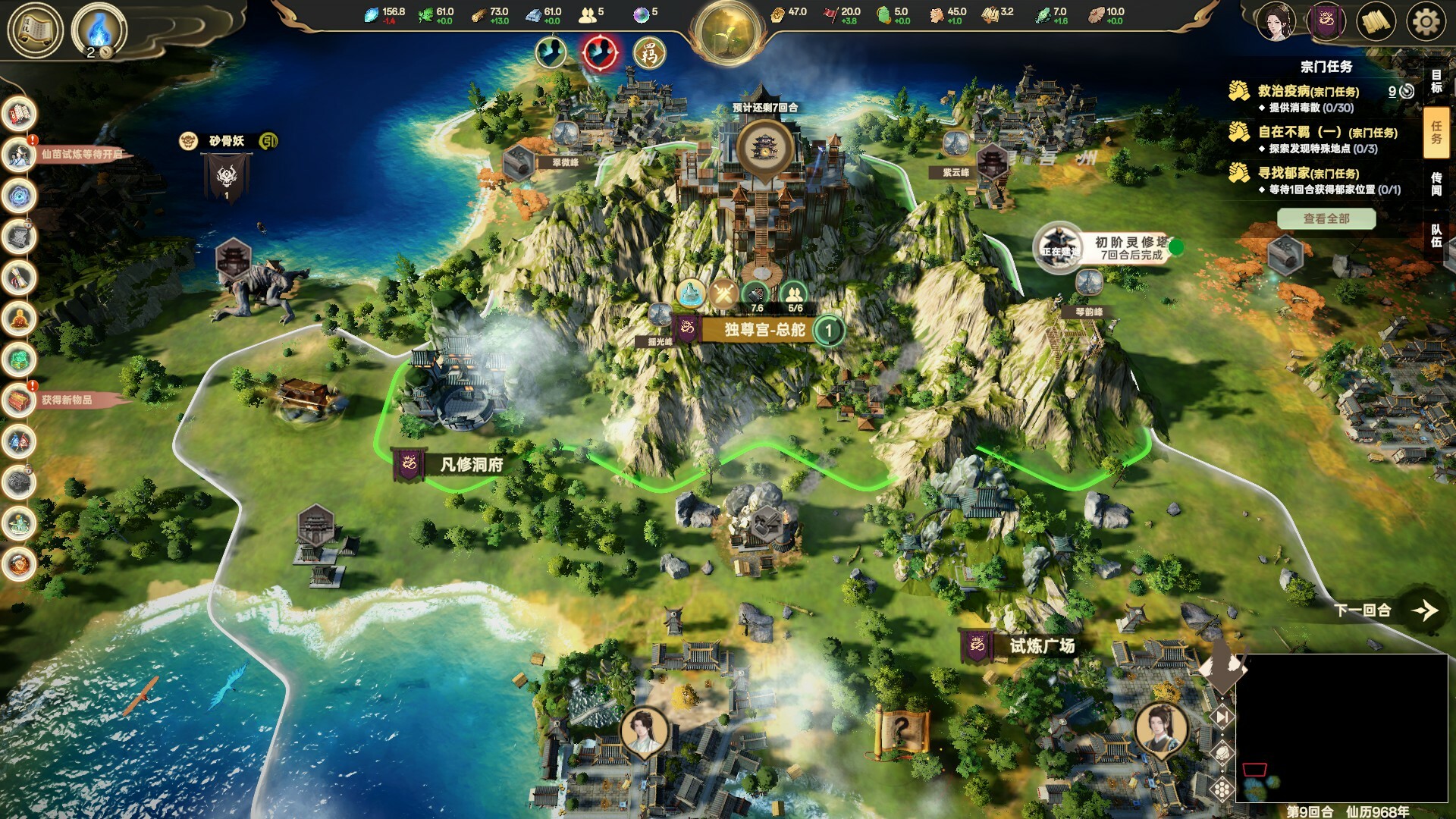Click the skip-forward diamond beside minimap
Screen dimensions: 1456x819
1222,717
